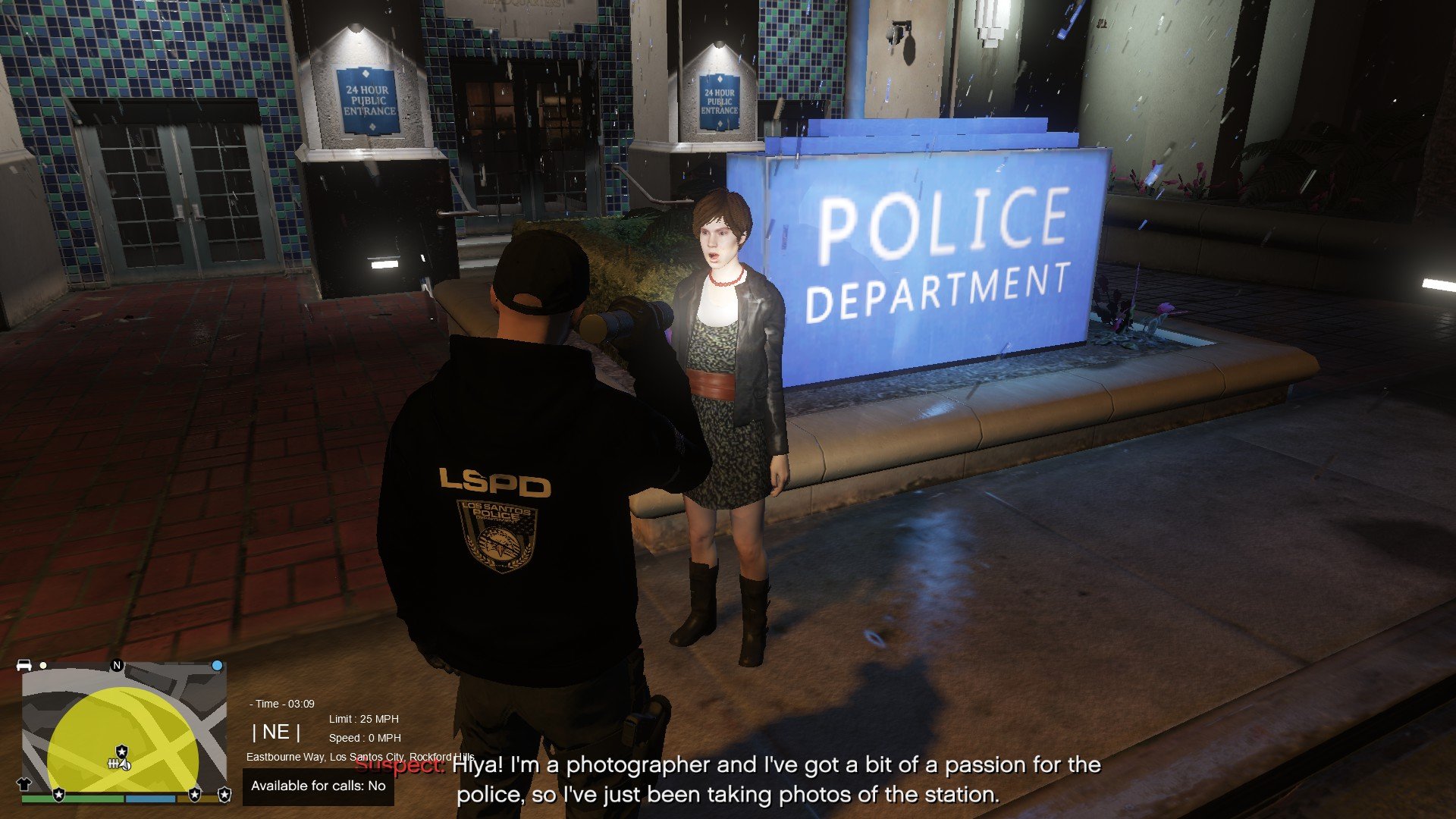The width and height of the screenshot is (1456, 819).
Task: Click the black t-shirt clothing store blip
Action: 24,785
